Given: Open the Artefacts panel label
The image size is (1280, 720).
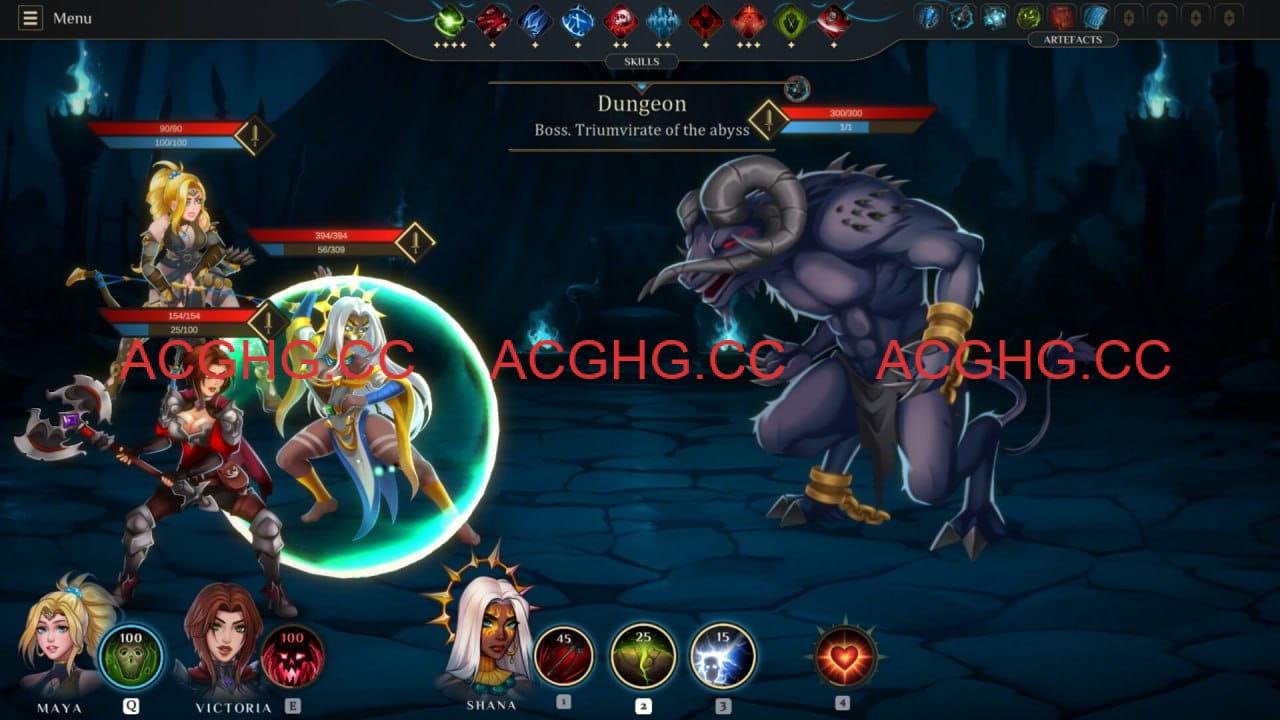Looking at the screenshot, I should pyautogui.click(x=1072, y=40).
